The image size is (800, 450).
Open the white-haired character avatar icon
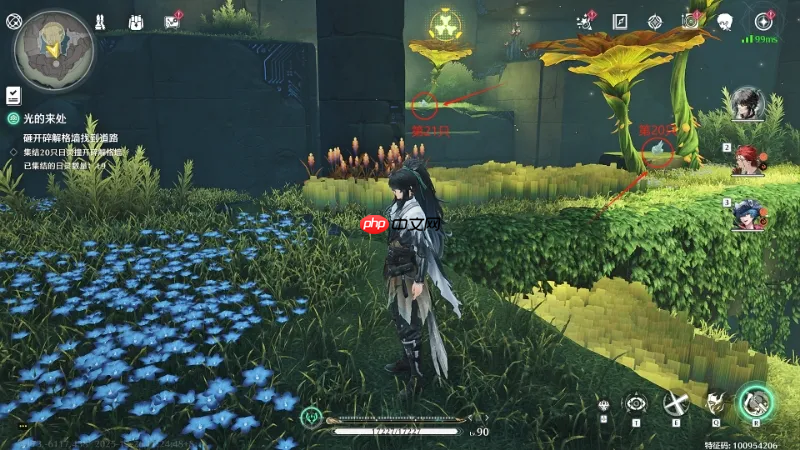(x=725, y=21)
